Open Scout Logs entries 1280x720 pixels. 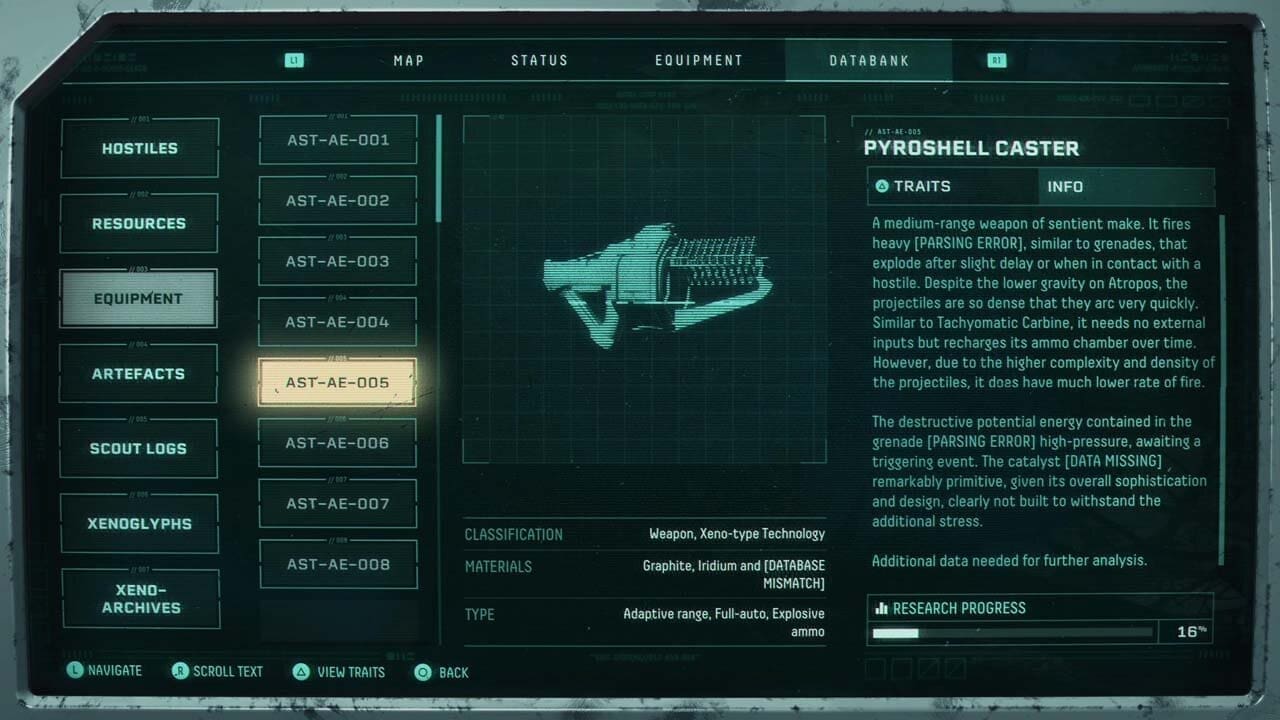(139, 449)
